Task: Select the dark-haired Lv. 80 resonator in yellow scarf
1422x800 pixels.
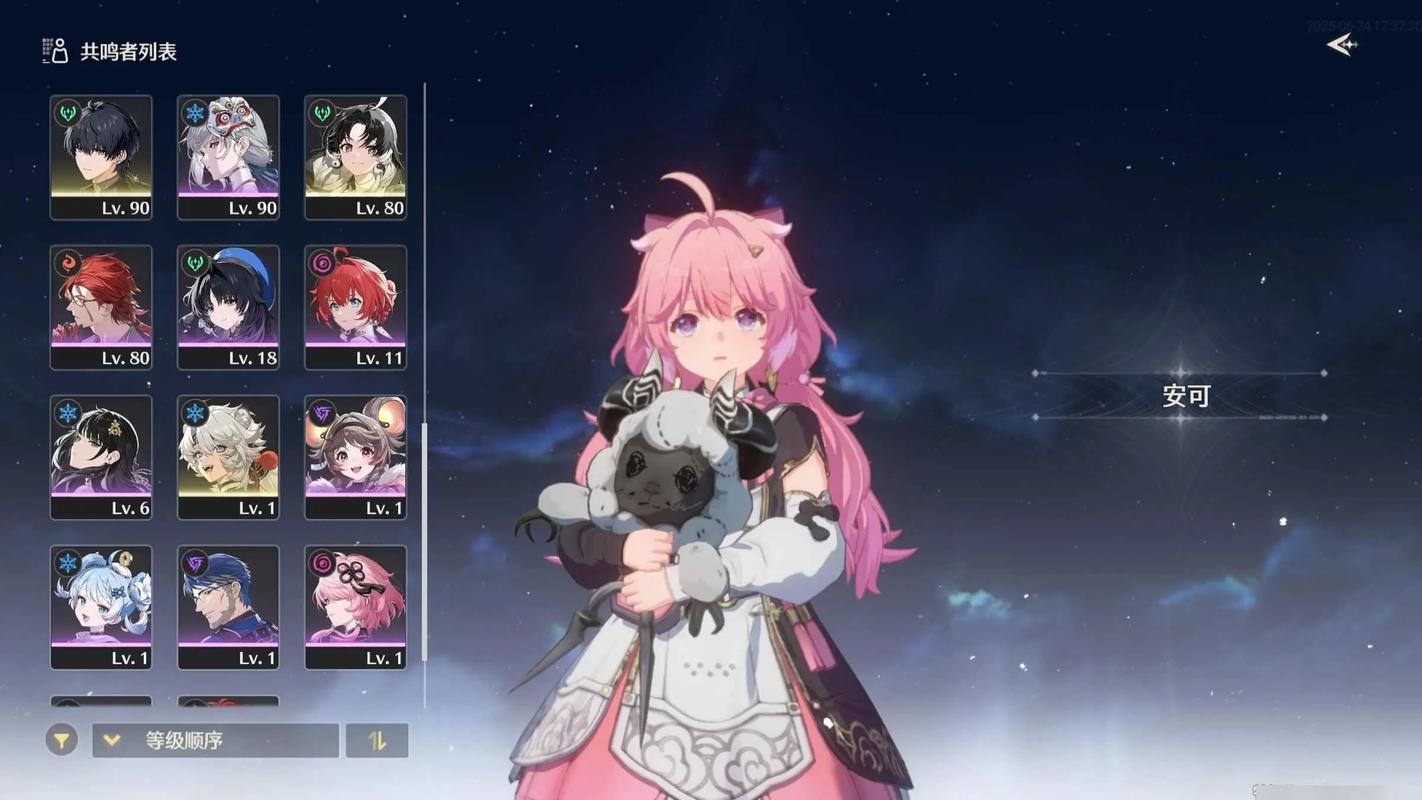Action: pyautogui.click(x=355, y=157)
